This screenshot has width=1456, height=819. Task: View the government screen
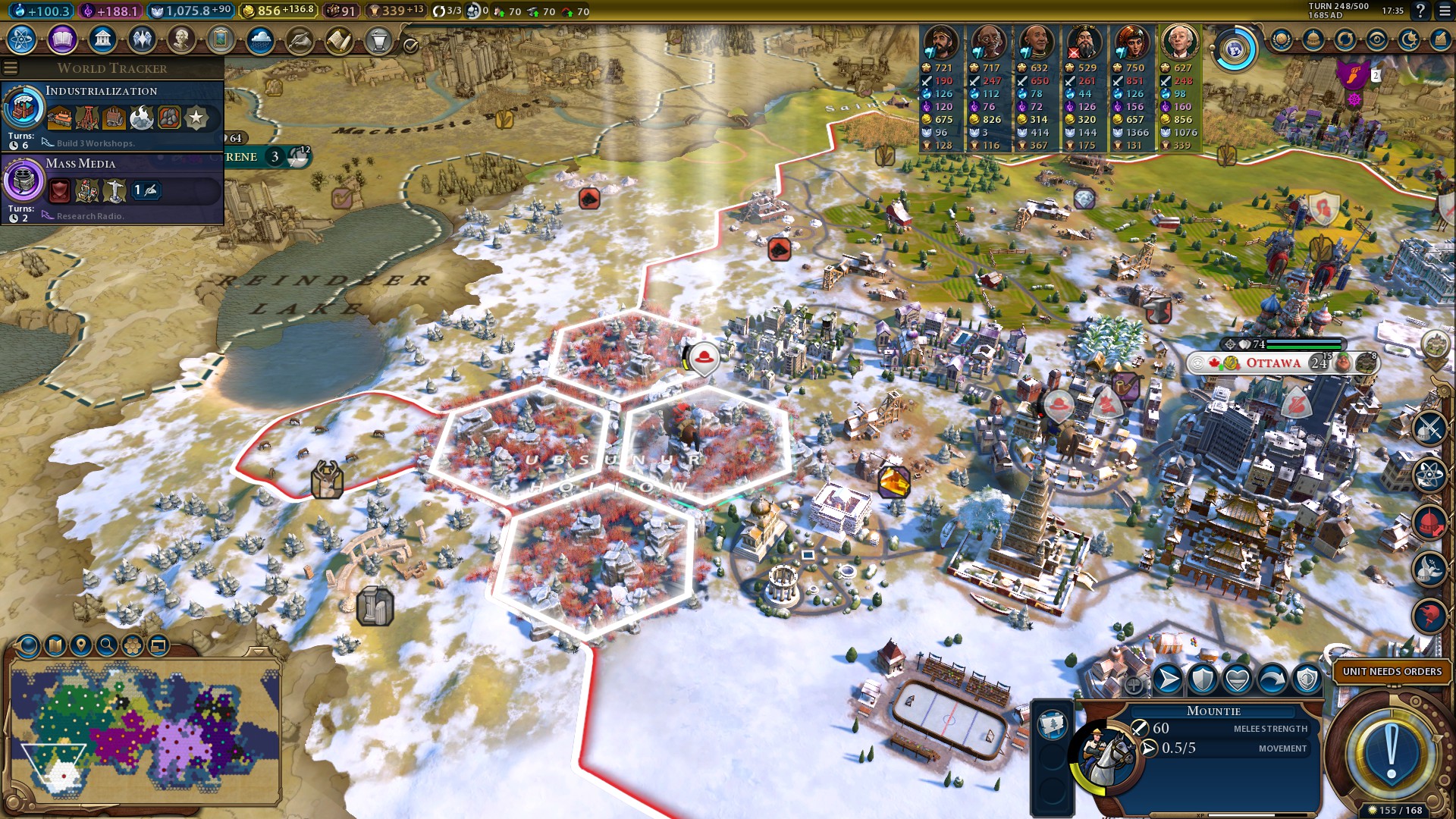[102, 39]
